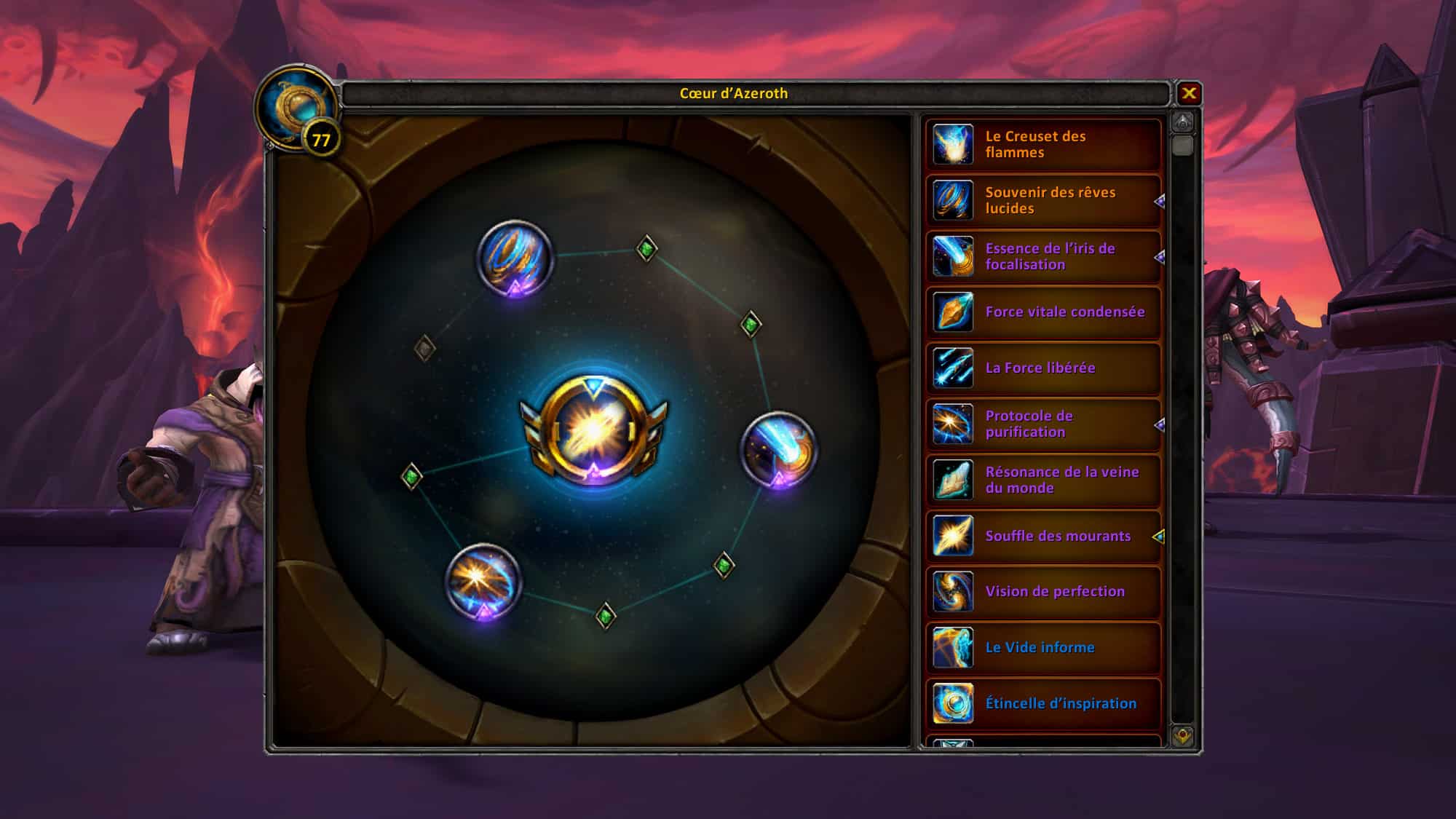Select the orange burst minor slot at bottom
1456x819 pixels.
click(483, 582)
